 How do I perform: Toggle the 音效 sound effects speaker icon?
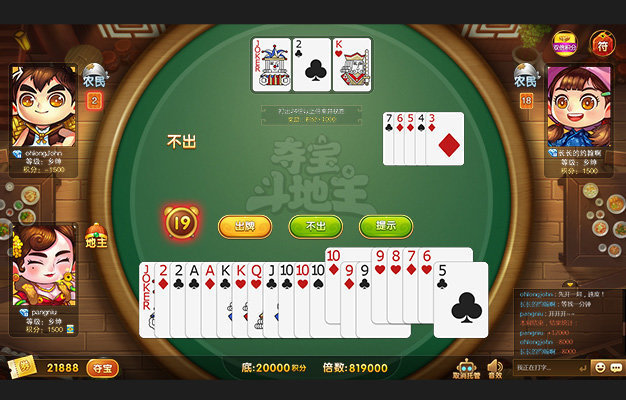[x=495, y=369]
